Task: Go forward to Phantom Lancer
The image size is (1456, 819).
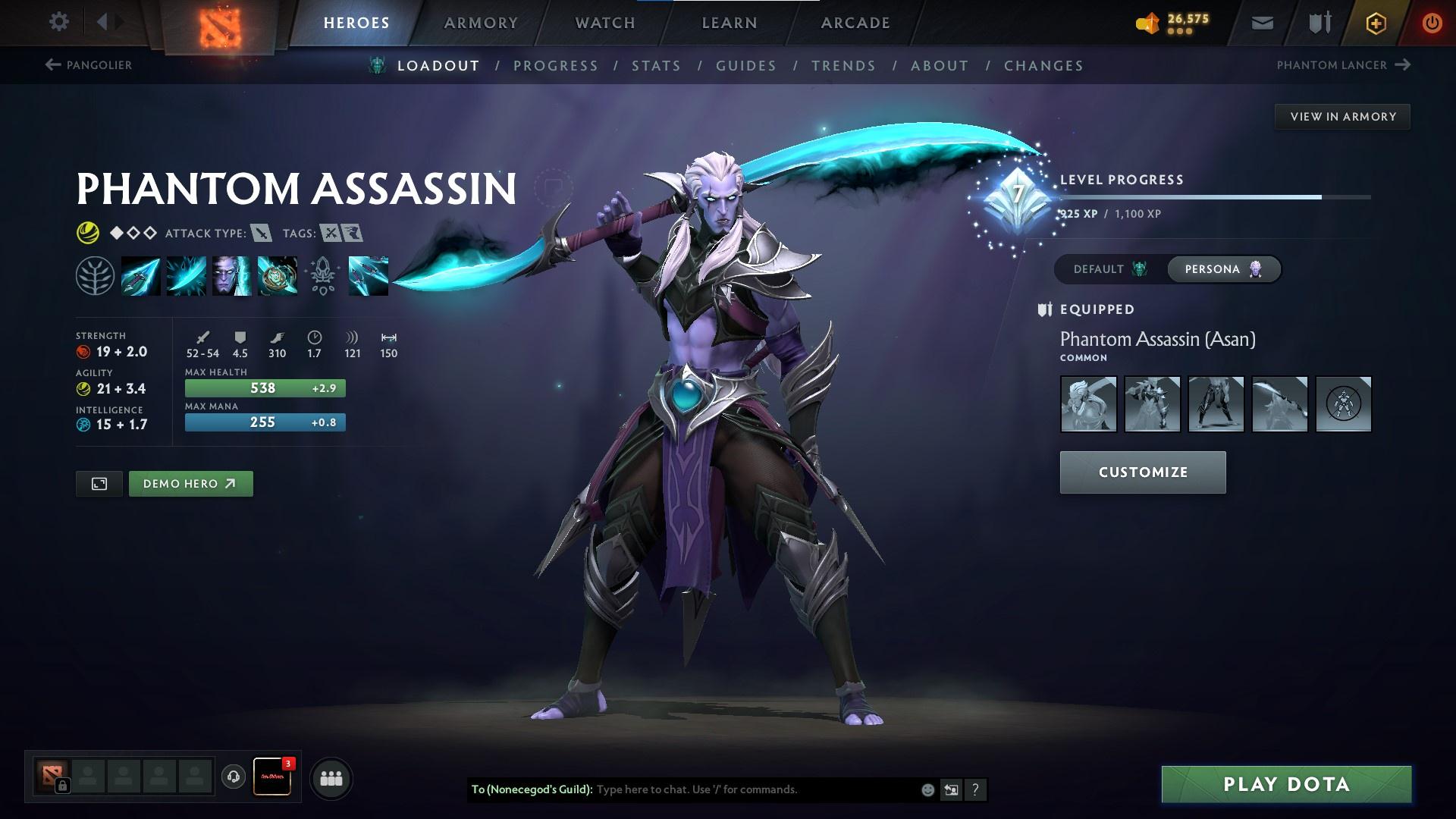Action: [x=1401, y=65]
